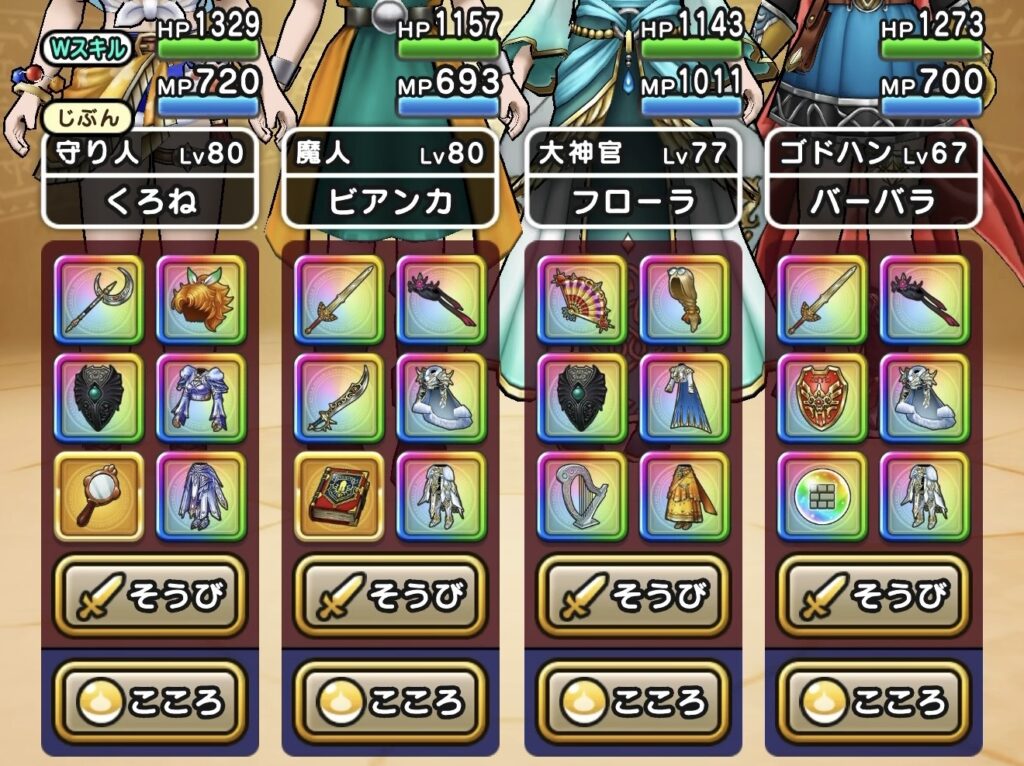Open バーバラ's そうび equipment button

[x=873, y=597]
